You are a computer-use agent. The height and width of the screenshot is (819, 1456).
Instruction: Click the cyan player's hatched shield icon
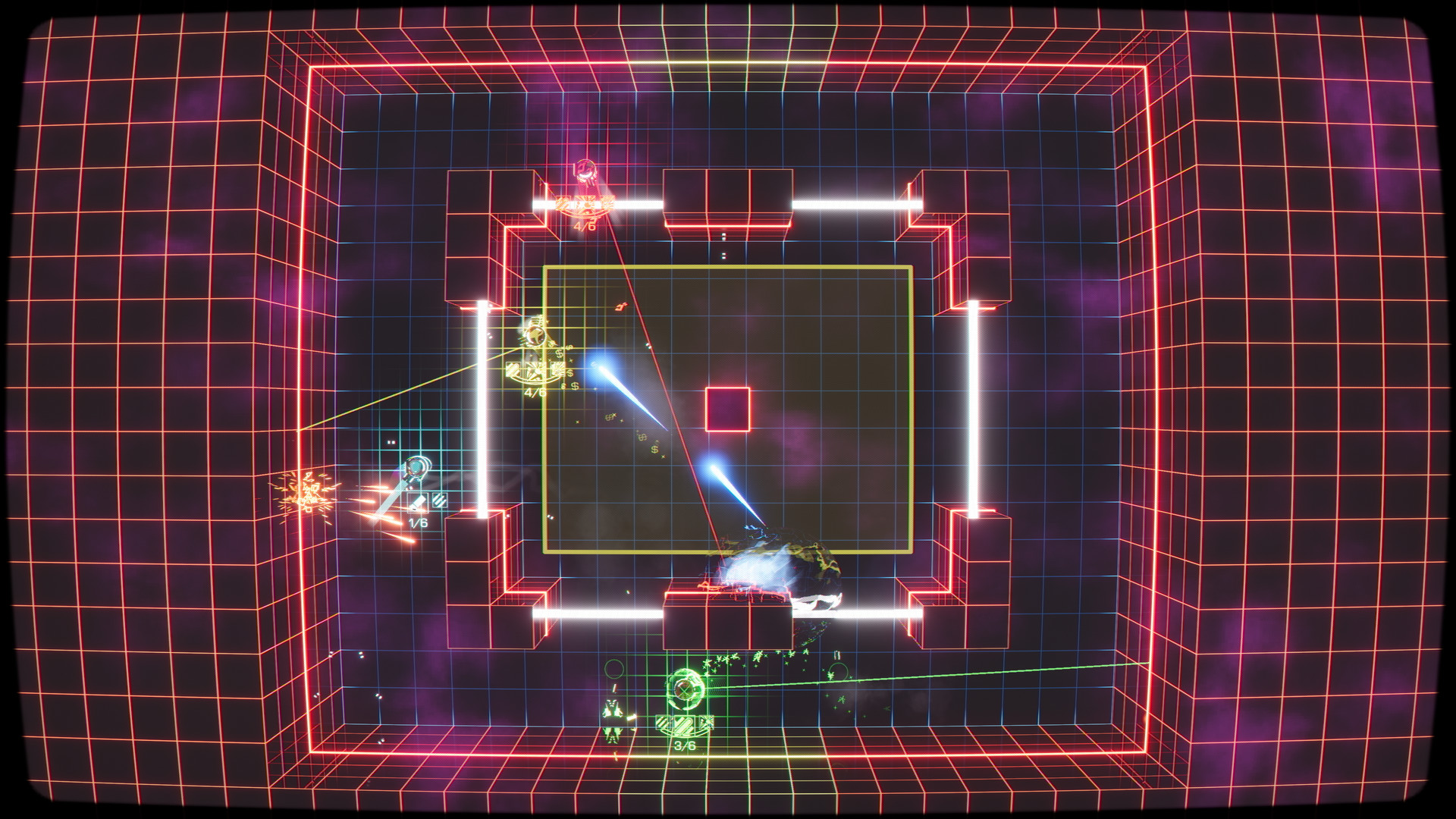pos(440,501)
